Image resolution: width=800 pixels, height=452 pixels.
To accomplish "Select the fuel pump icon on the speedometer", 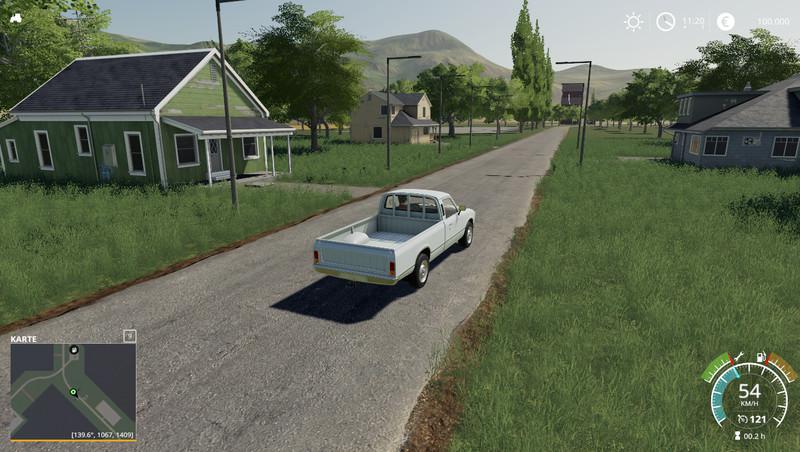I will pos(761,357).
